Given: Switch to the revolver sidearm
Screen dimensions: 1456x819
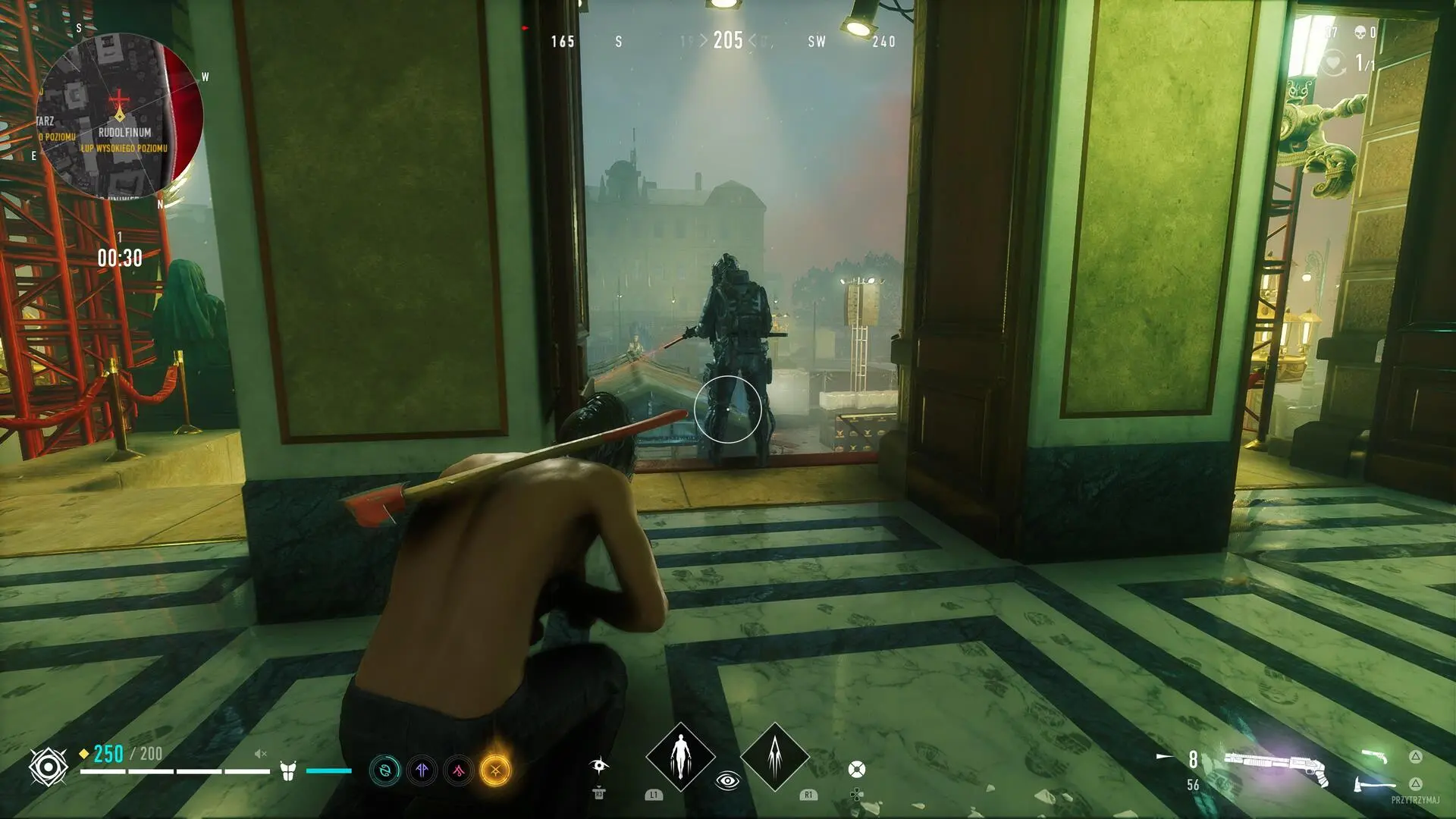Looking at the screenshot, I should coord(1374,756).
